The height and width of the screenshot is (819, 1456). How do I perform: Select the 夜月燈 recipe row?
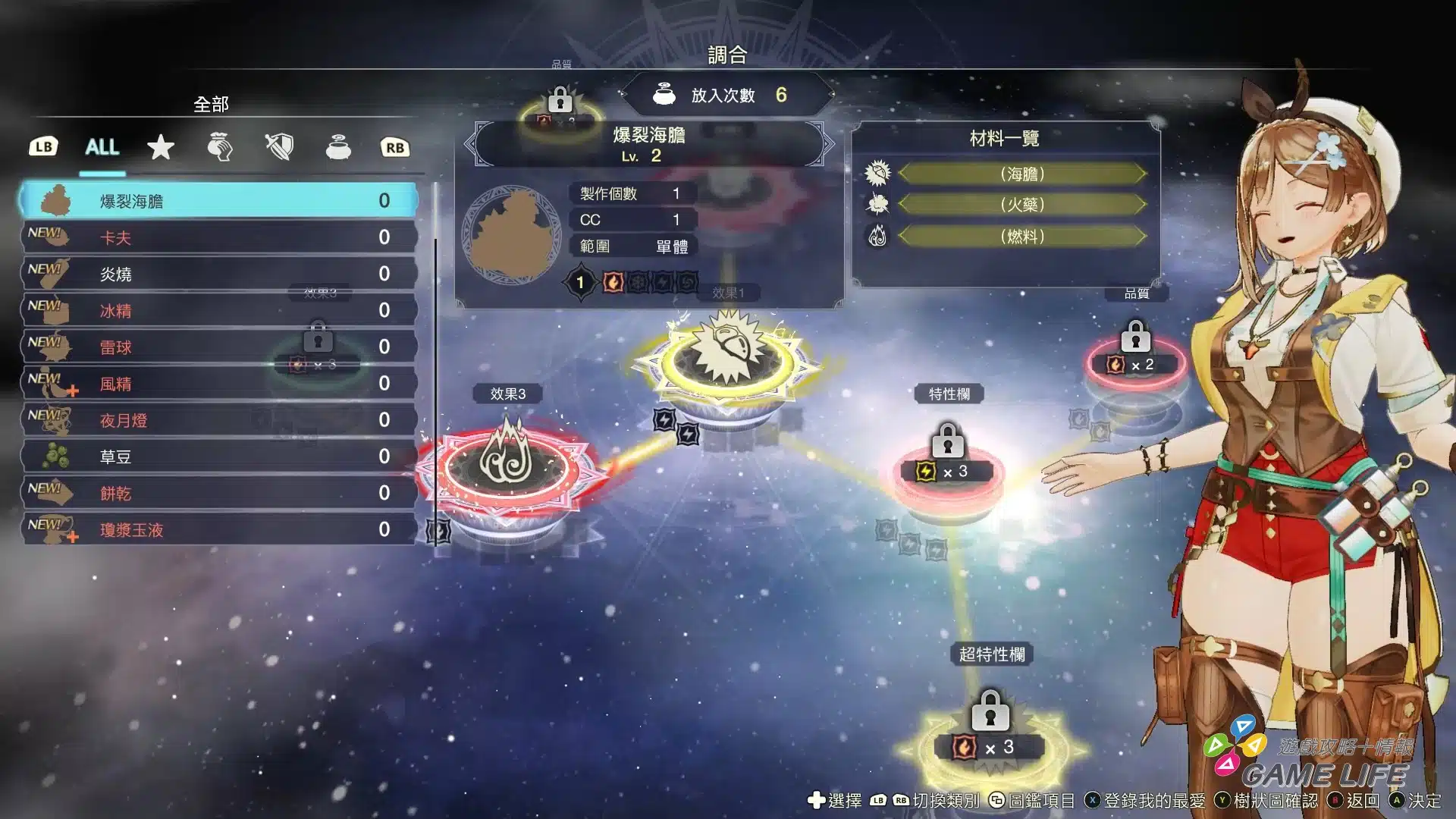(218, 420)
